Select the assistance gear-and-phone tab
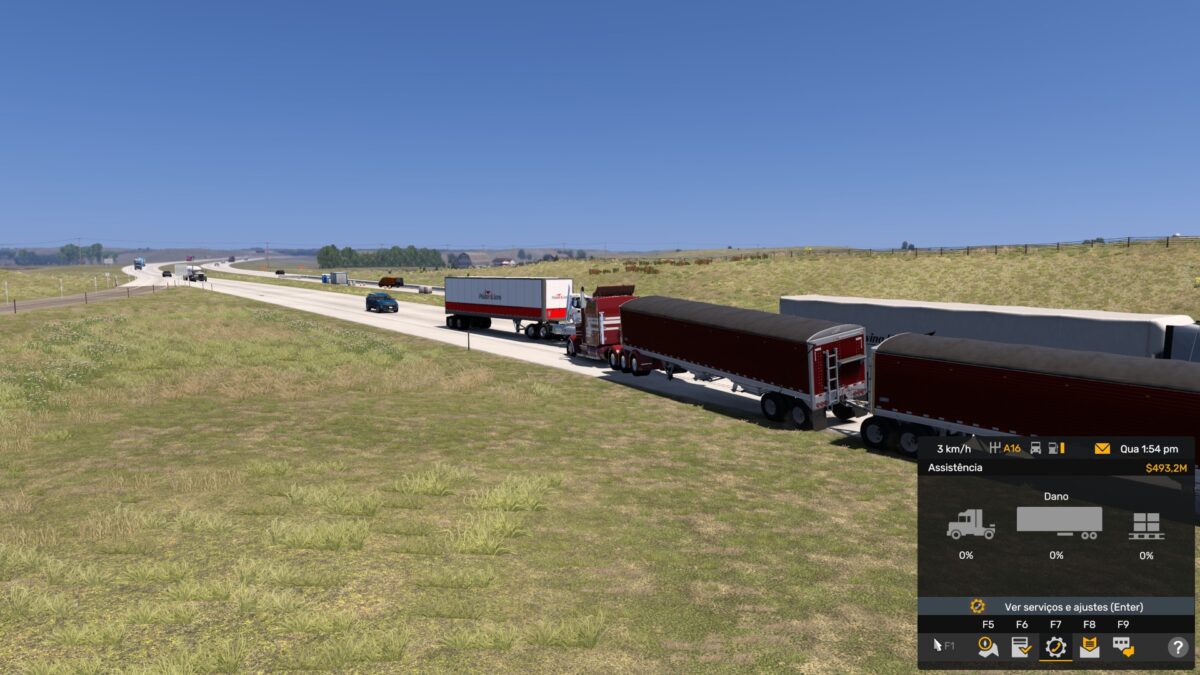The image size is (1200, 675). point(1055,647)
